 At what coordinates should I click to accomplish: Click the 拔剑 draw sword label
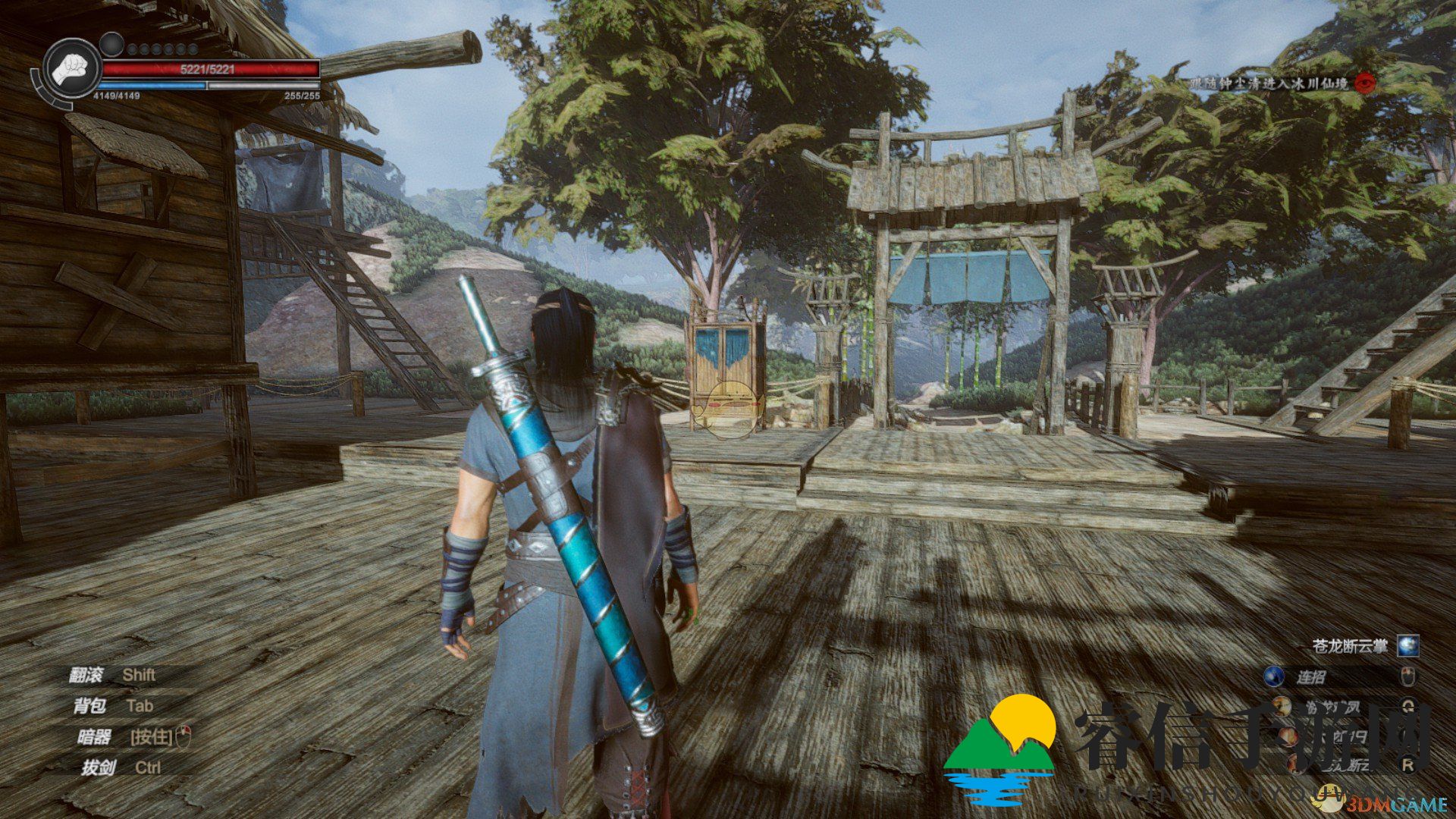[98, 767]
